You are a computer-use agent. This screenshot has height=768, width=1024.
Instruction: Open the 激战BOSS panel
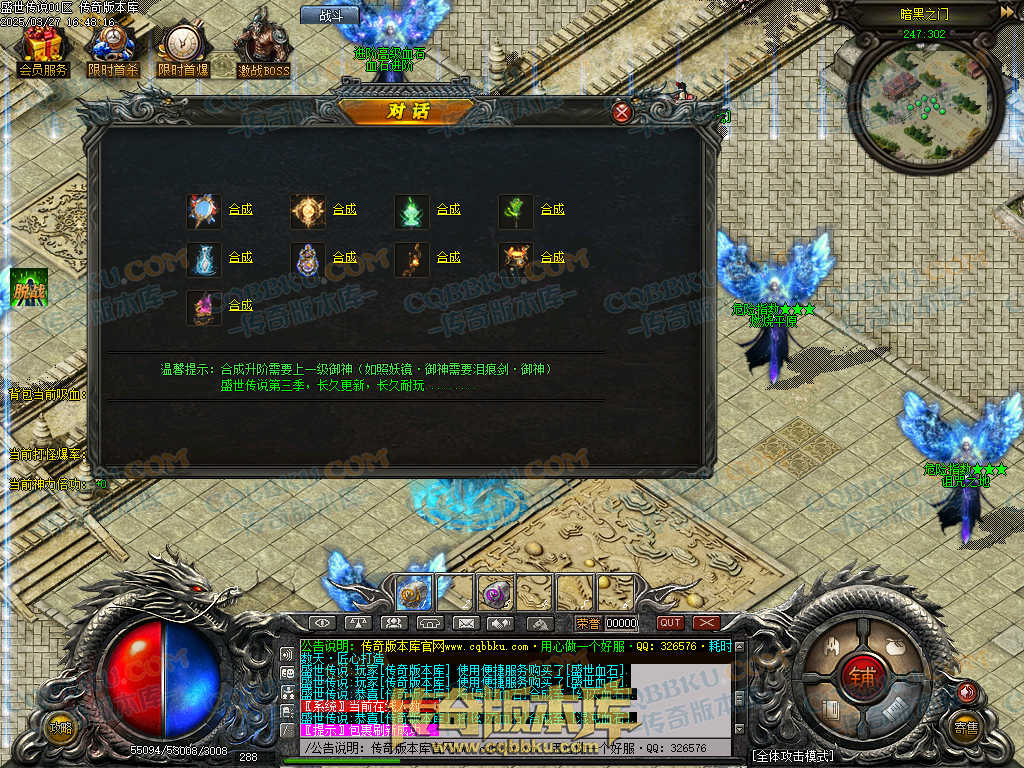(263, 51)
